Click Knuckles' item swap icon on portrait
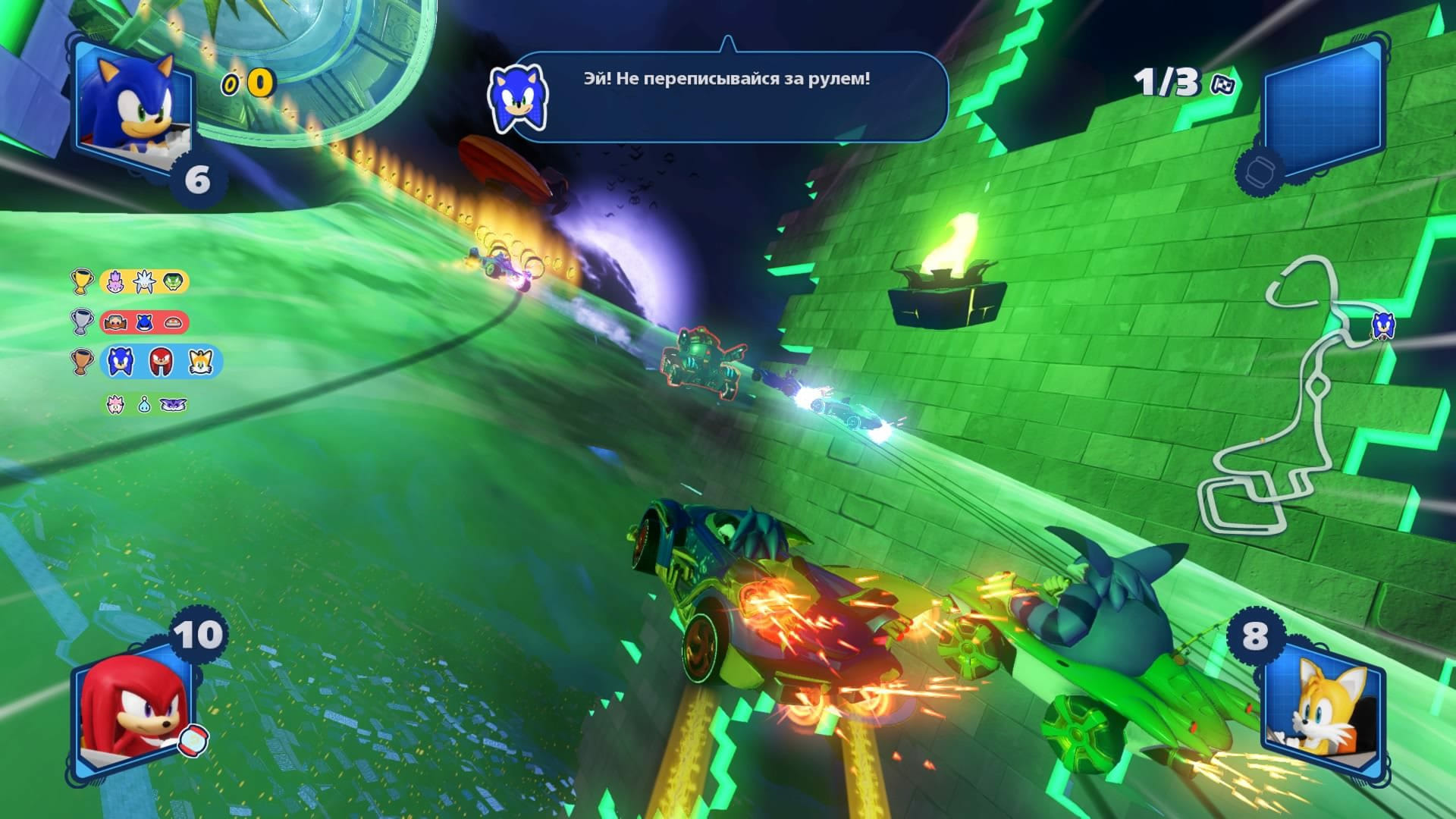1456x819 pixels. click(193, 741)
